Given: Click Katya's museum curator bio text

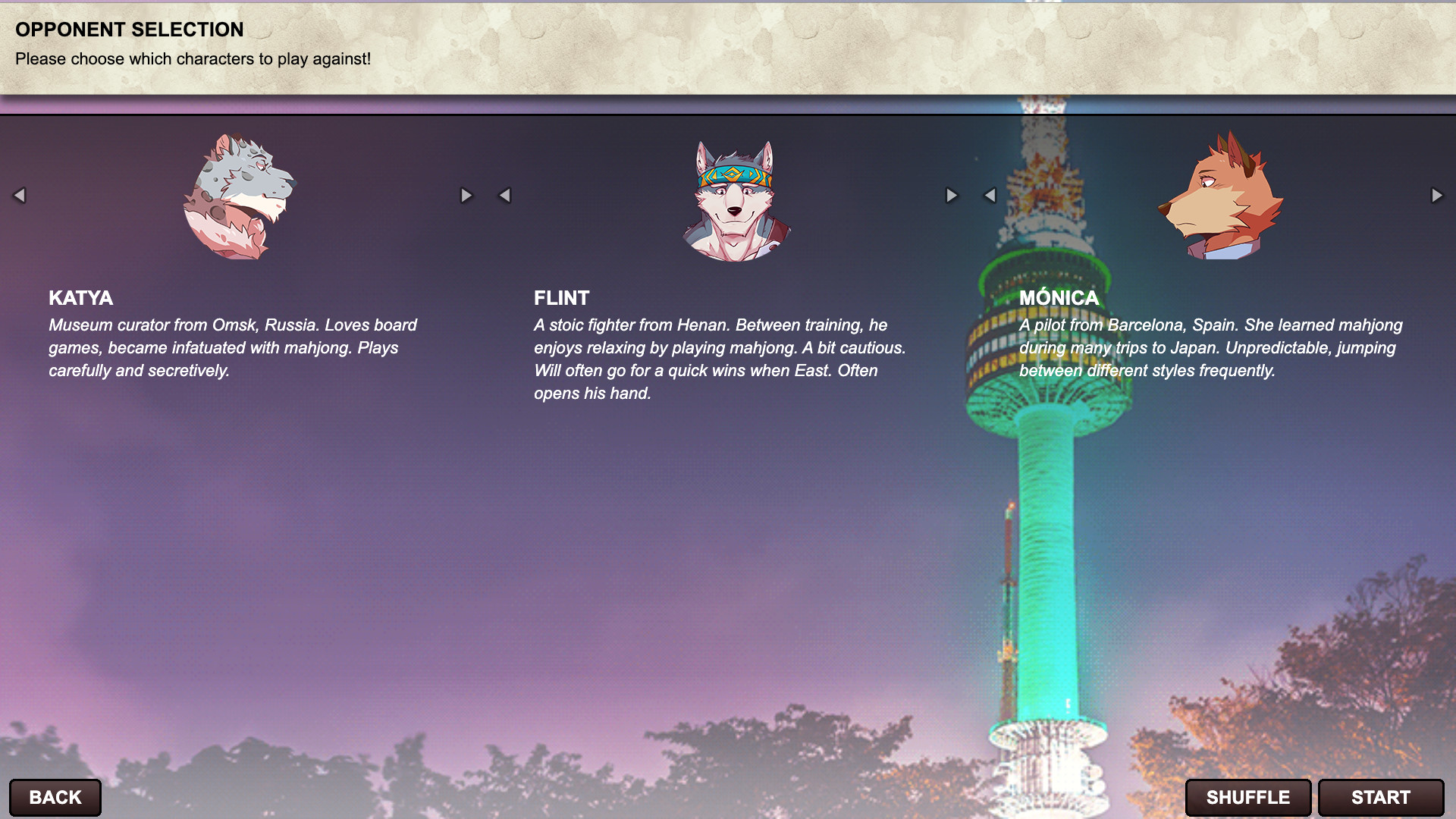Looking at the screenshot, I should pos(232,348).
